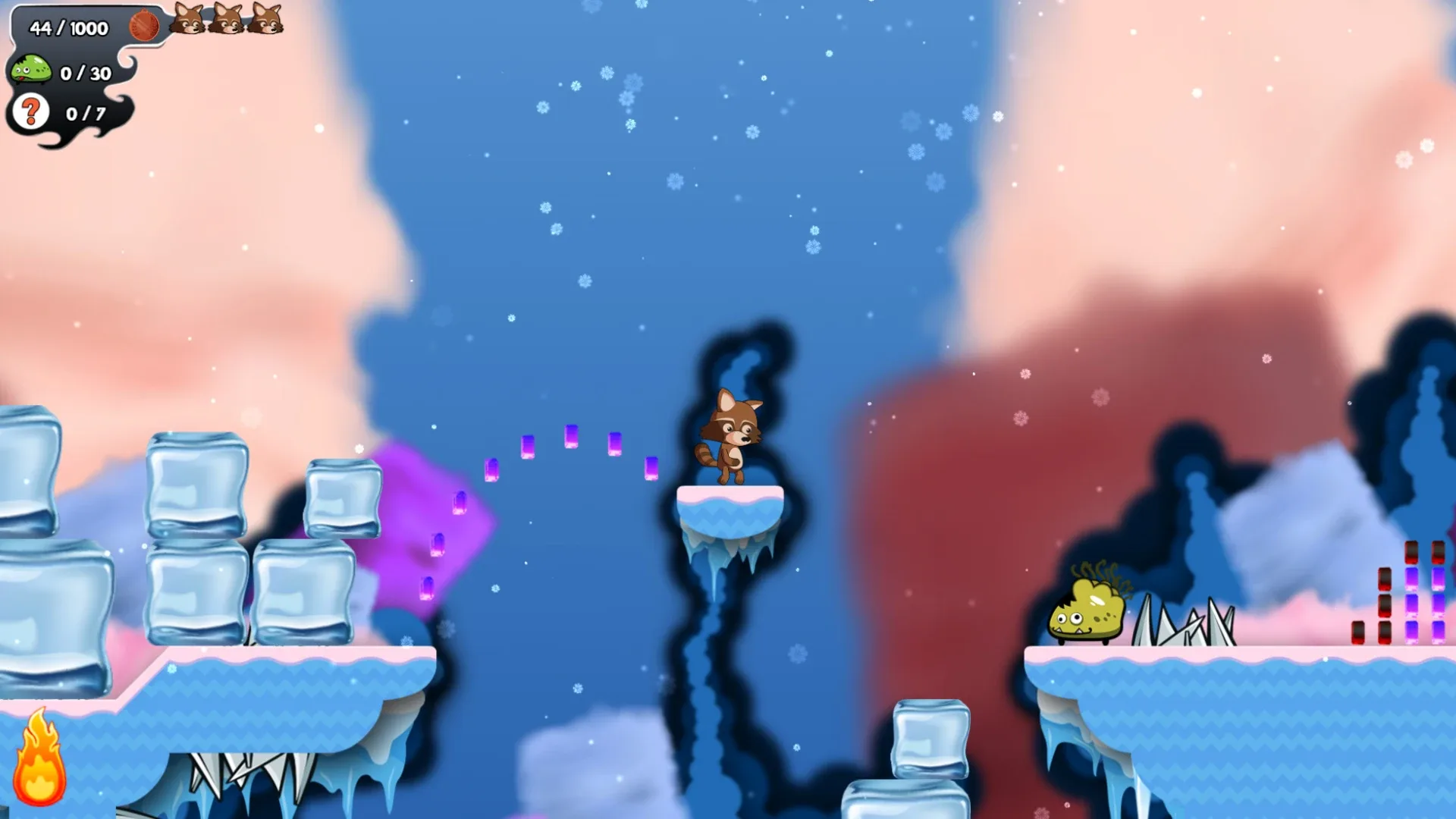Click the topmost purple gem in the arc
Viewport: 1456px width, 819px height.
pos(570,438)
